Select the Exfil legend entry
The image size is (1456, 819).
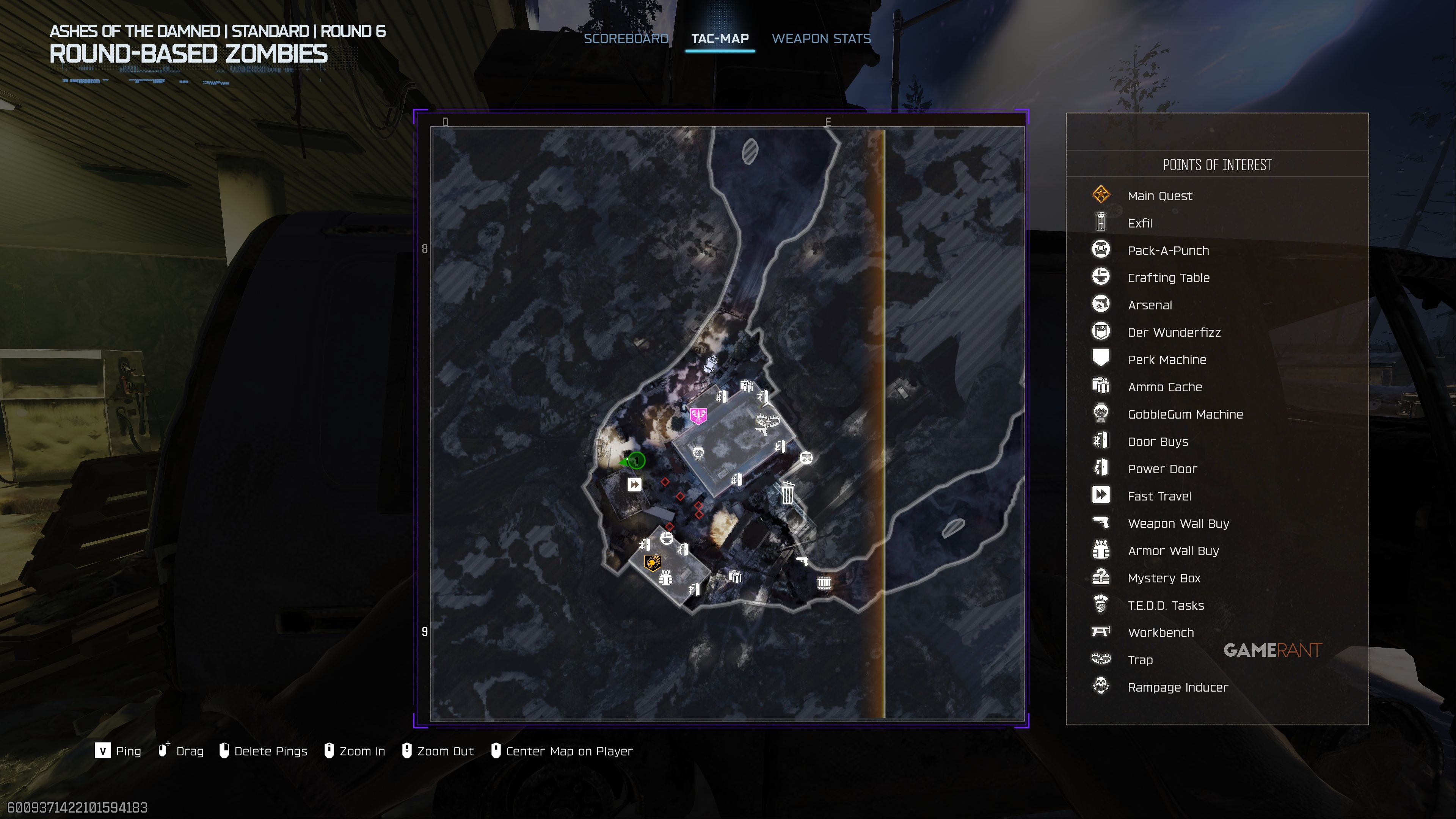[1139, 223]
